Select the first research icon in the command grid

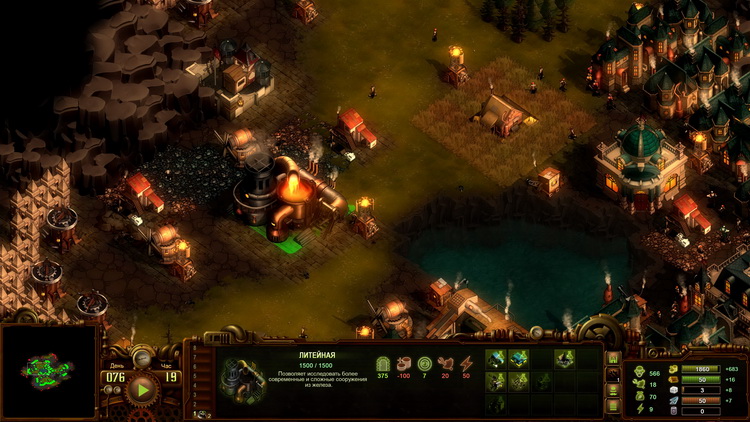pyautogui.click(x=496, y=359)
